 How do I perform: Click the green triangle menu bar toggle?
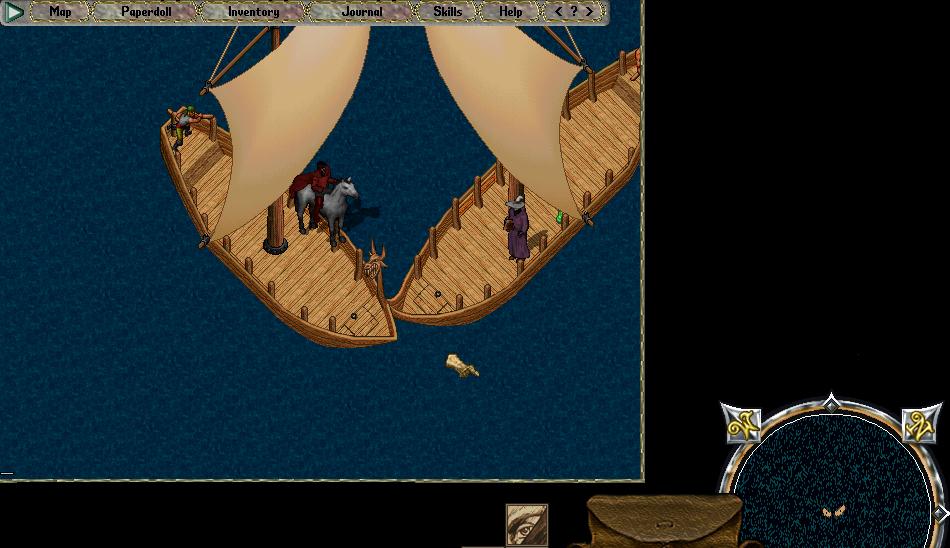15,13
